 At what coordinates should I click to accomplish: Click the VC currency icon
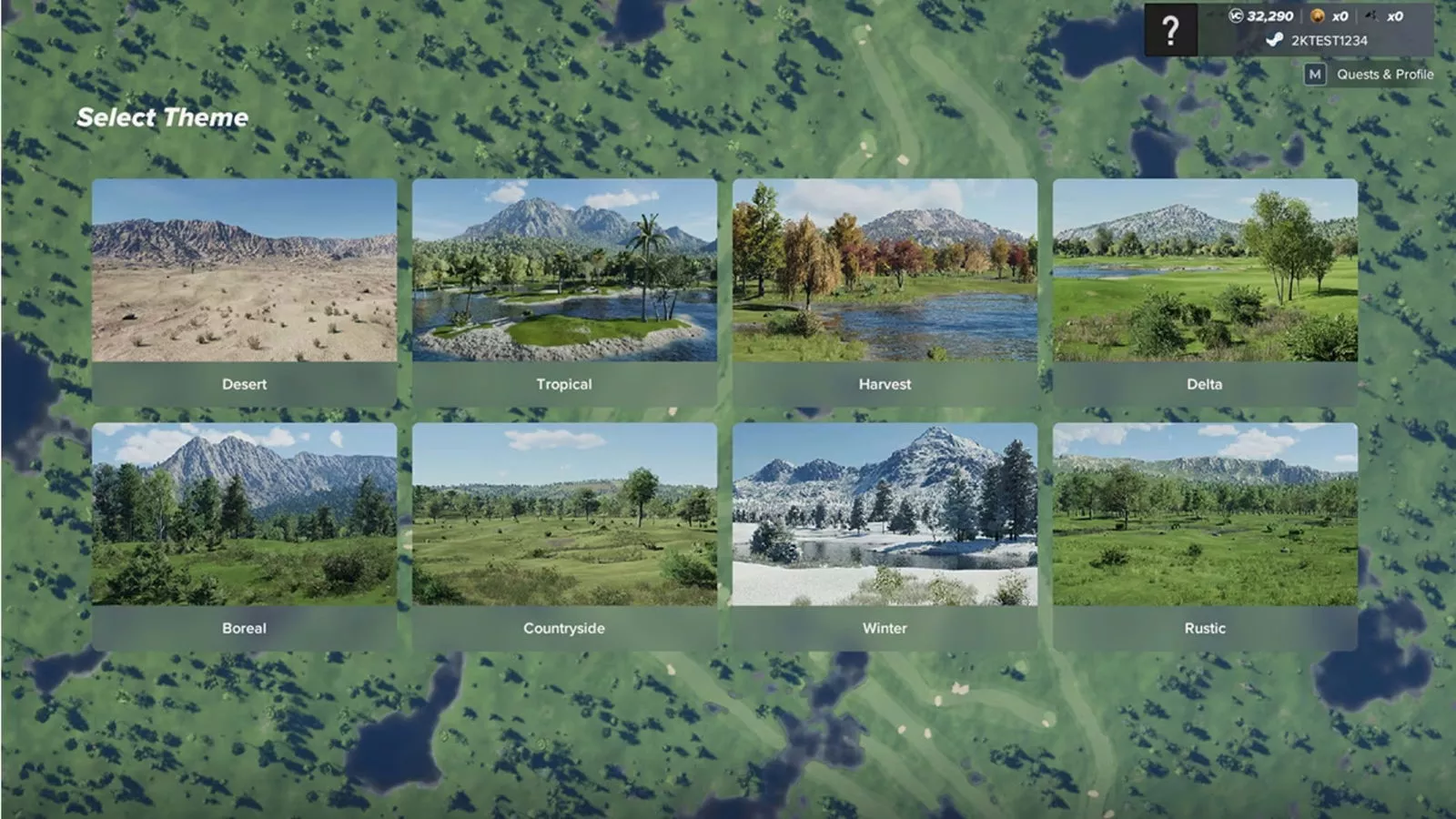coord(1236,16)
